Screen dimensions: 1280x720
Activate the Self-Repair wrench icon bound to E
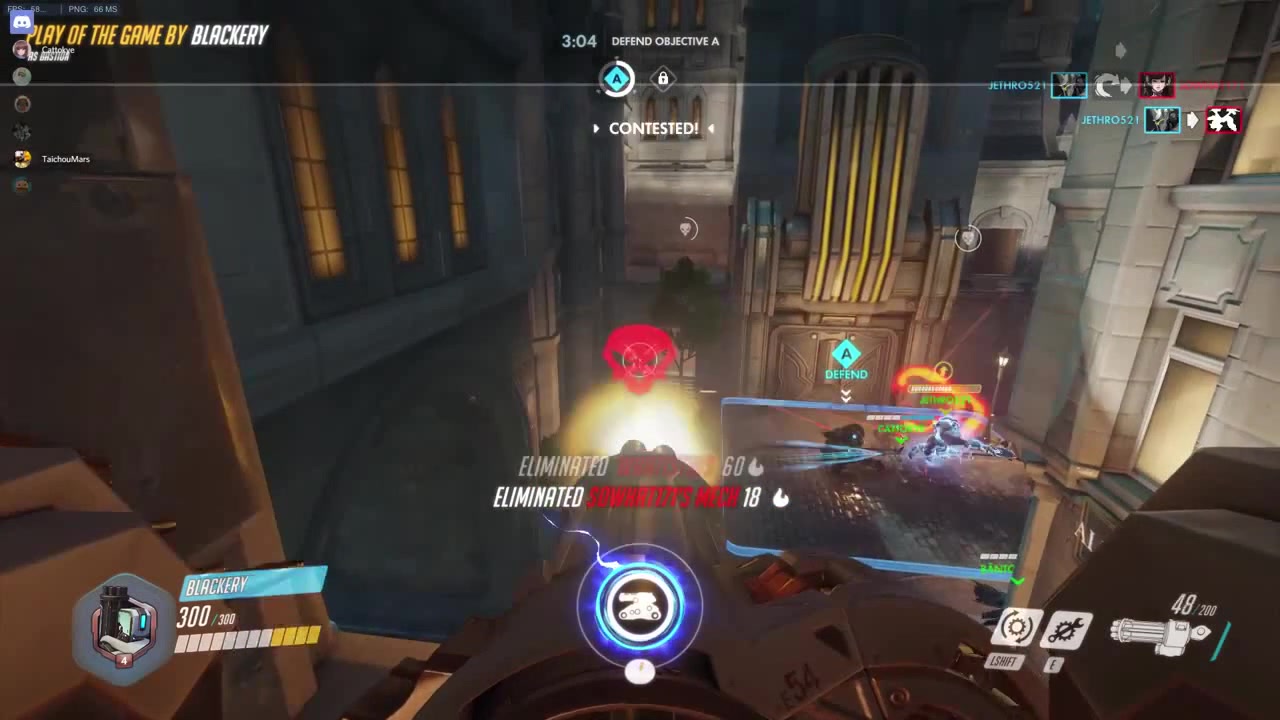pos(1067,628)
